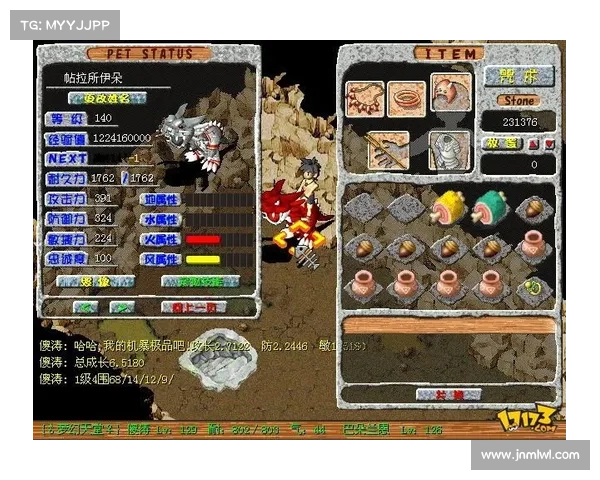Go to the previous pet with left arrow

pyautogui.click(x=88, y=307)
